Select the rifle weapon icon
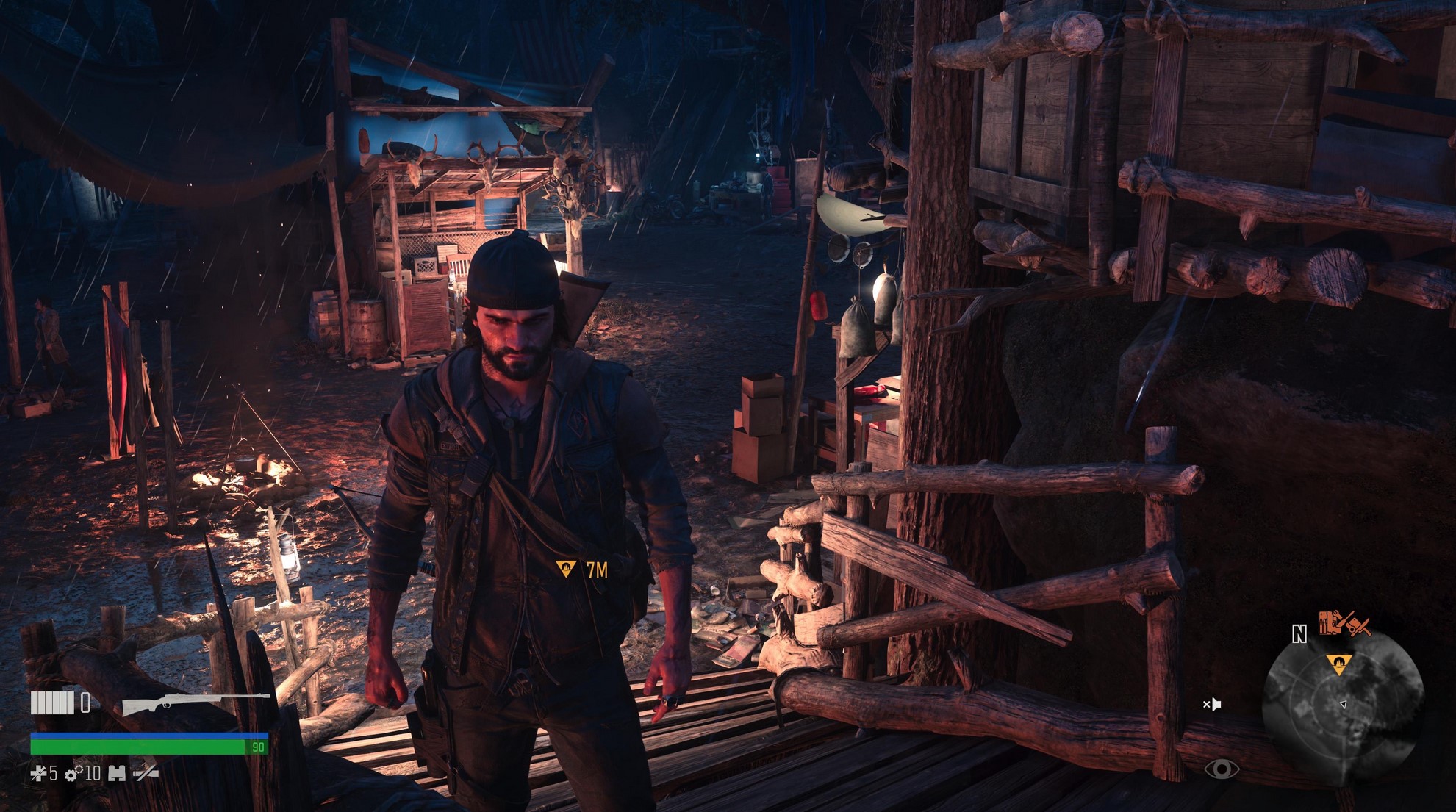Viewport: 1456px width, 812px height. click(x=196, y=703)
